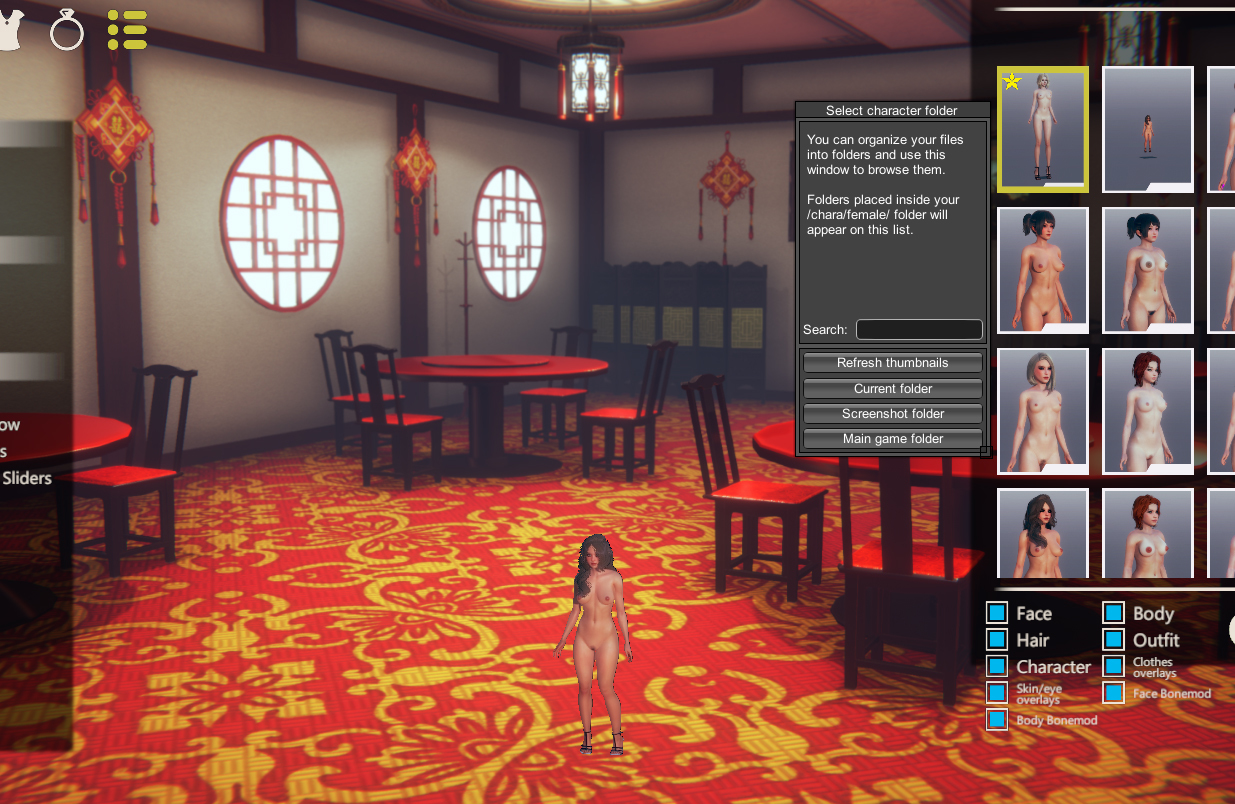Toggle the Skin/eye overlays checkbox
The image size is (1235, 804).
[997, 693]
